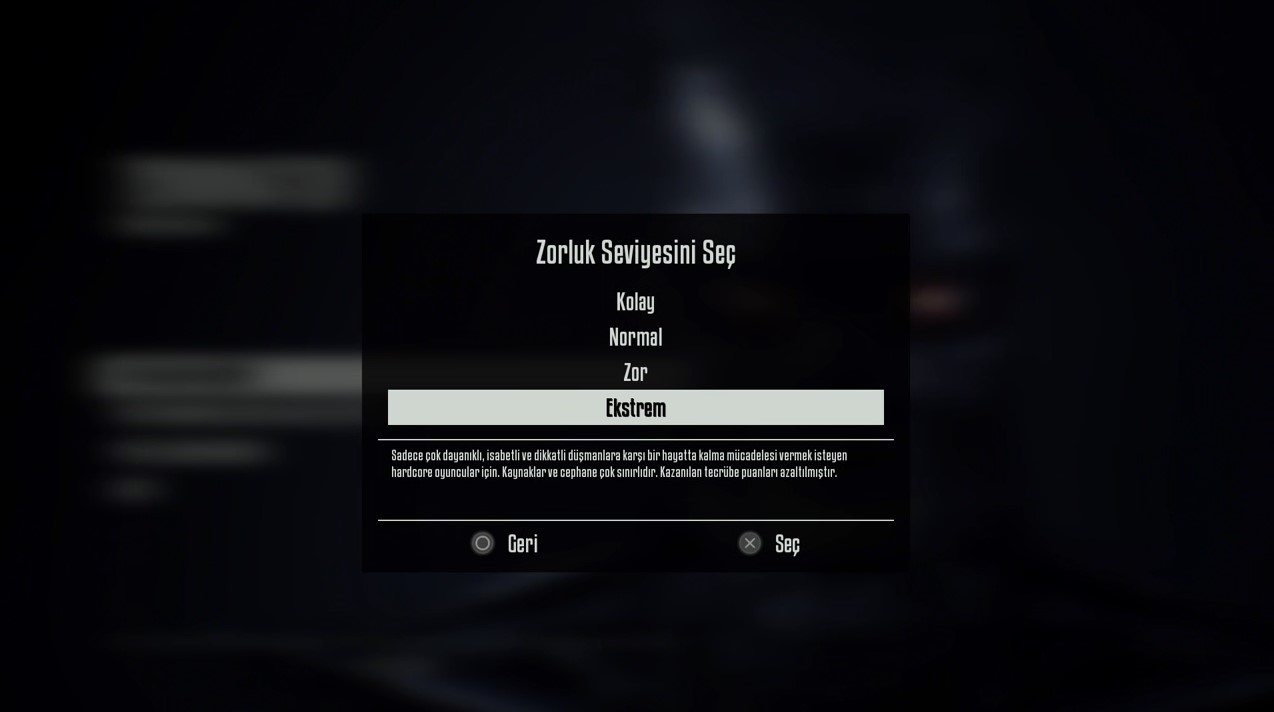Choose the Kolay difficulty option
This screenshot has width=1274, height=712.
(x=635, y=302)
